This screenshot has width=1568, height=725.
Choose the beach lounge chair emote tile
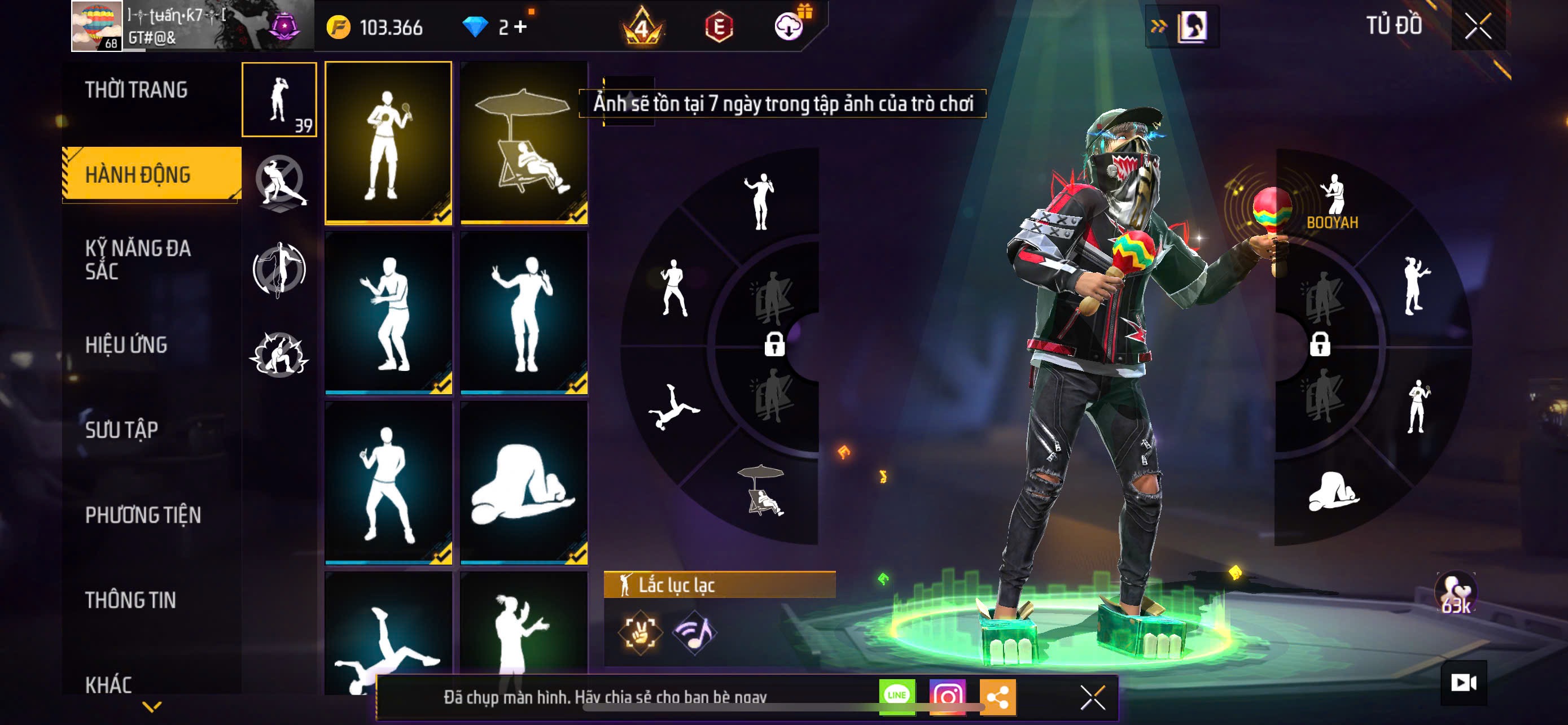point(524,142)
